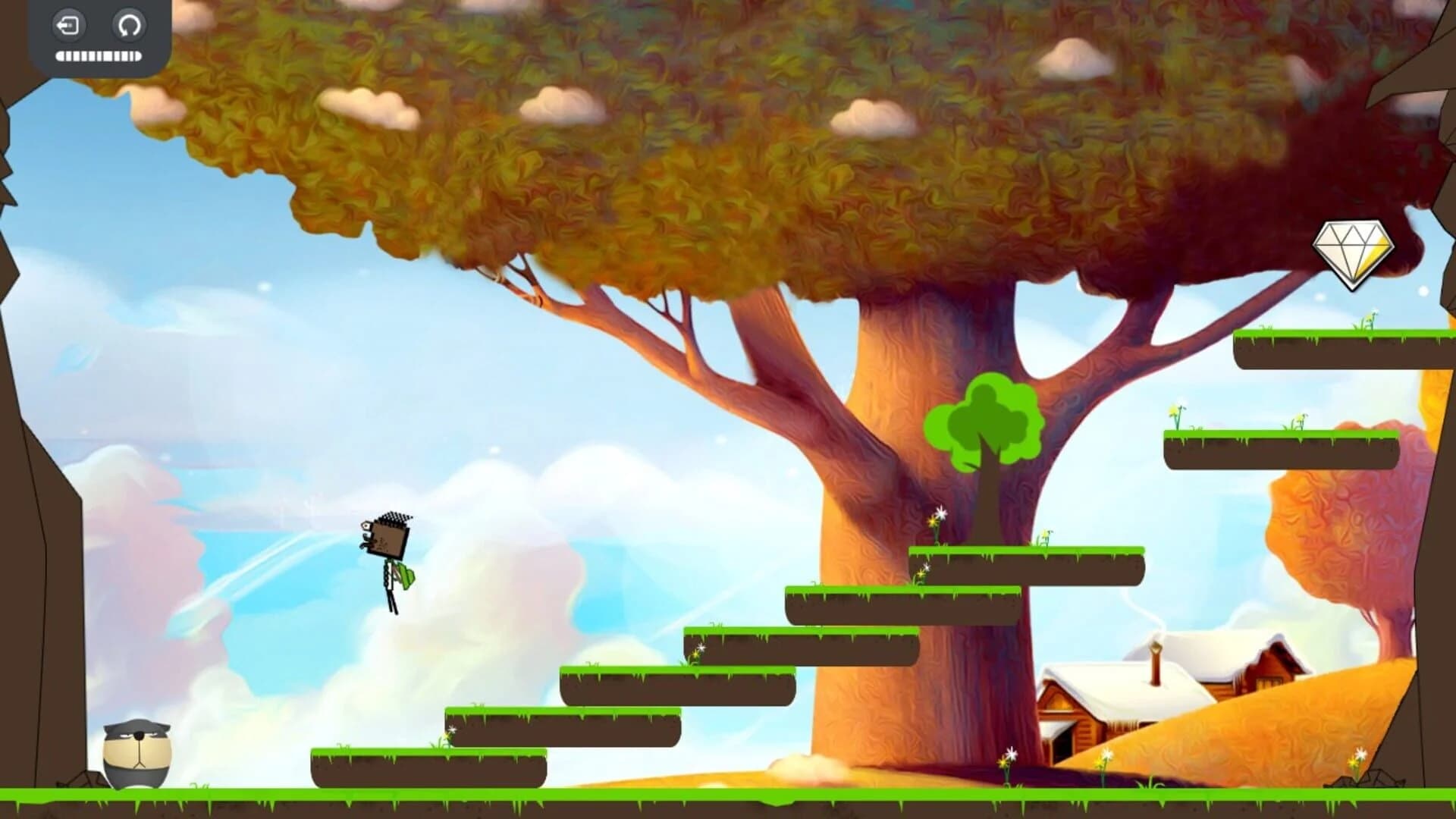1456x819 pixels.
Task: Click the exit level door icon
Action: point(68,25)
